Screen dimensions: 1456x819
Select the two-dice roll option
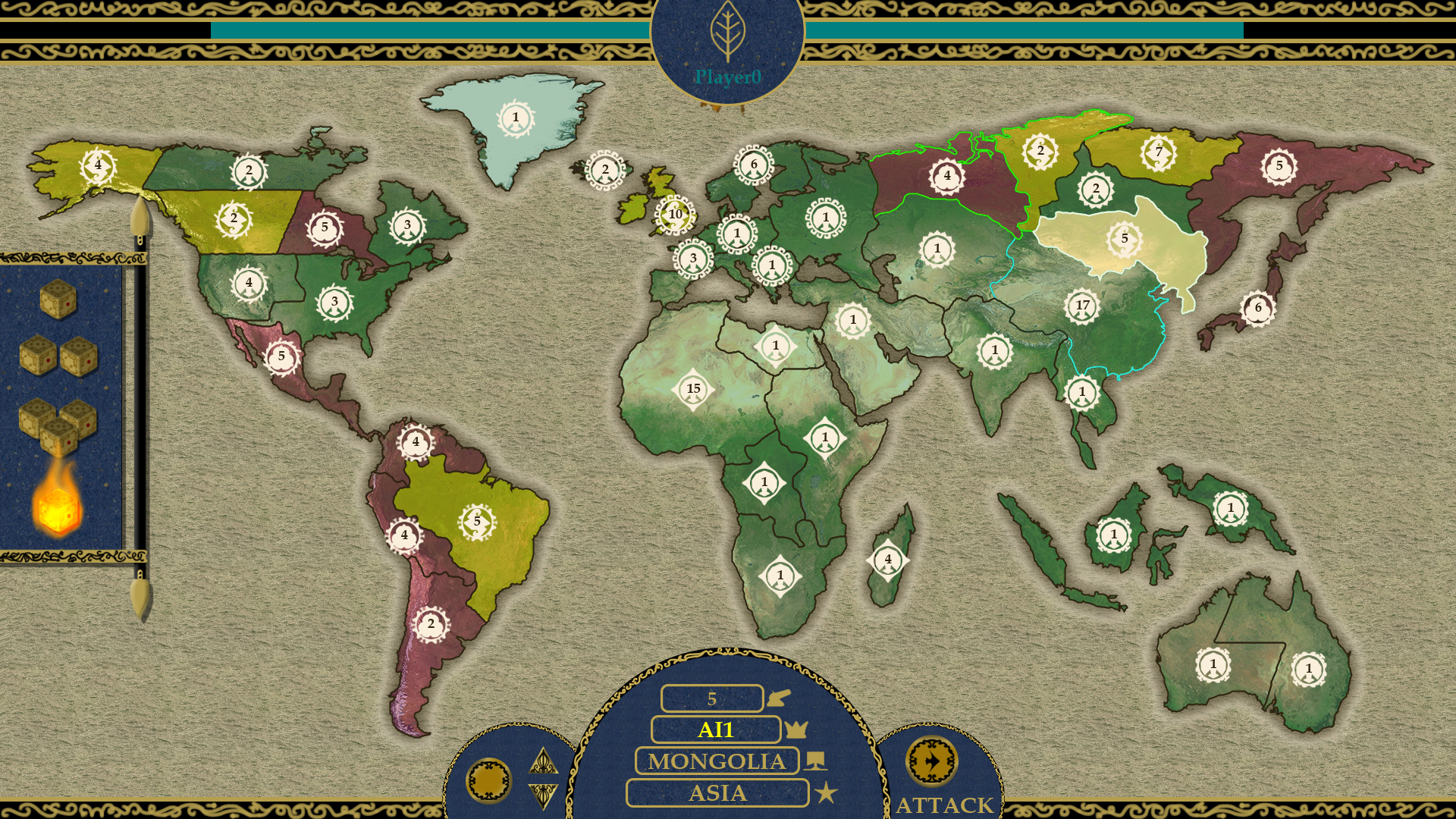pos(58,355)
